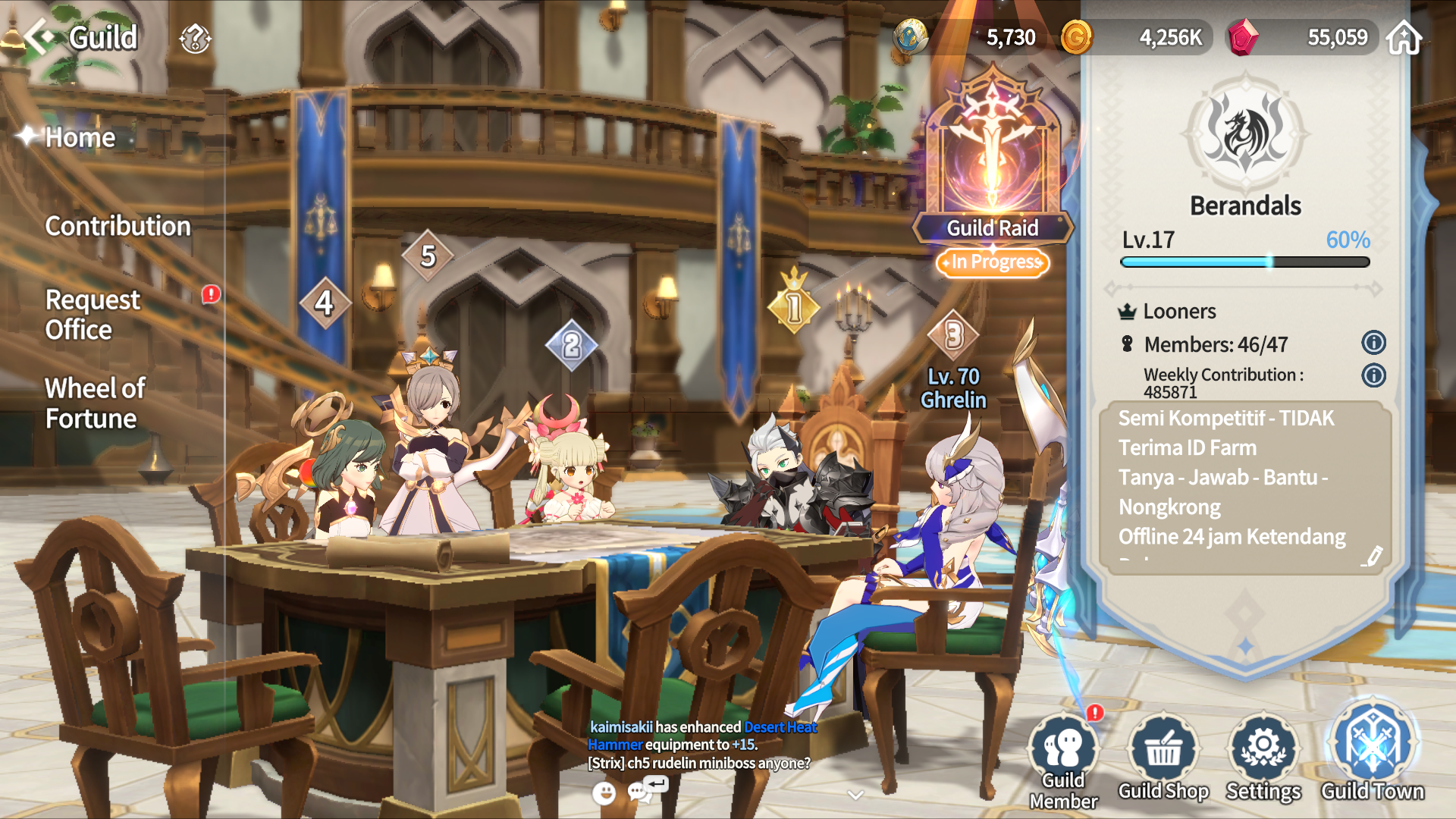
Task: Open the emoji smiley button
Action: coord(604,793)
